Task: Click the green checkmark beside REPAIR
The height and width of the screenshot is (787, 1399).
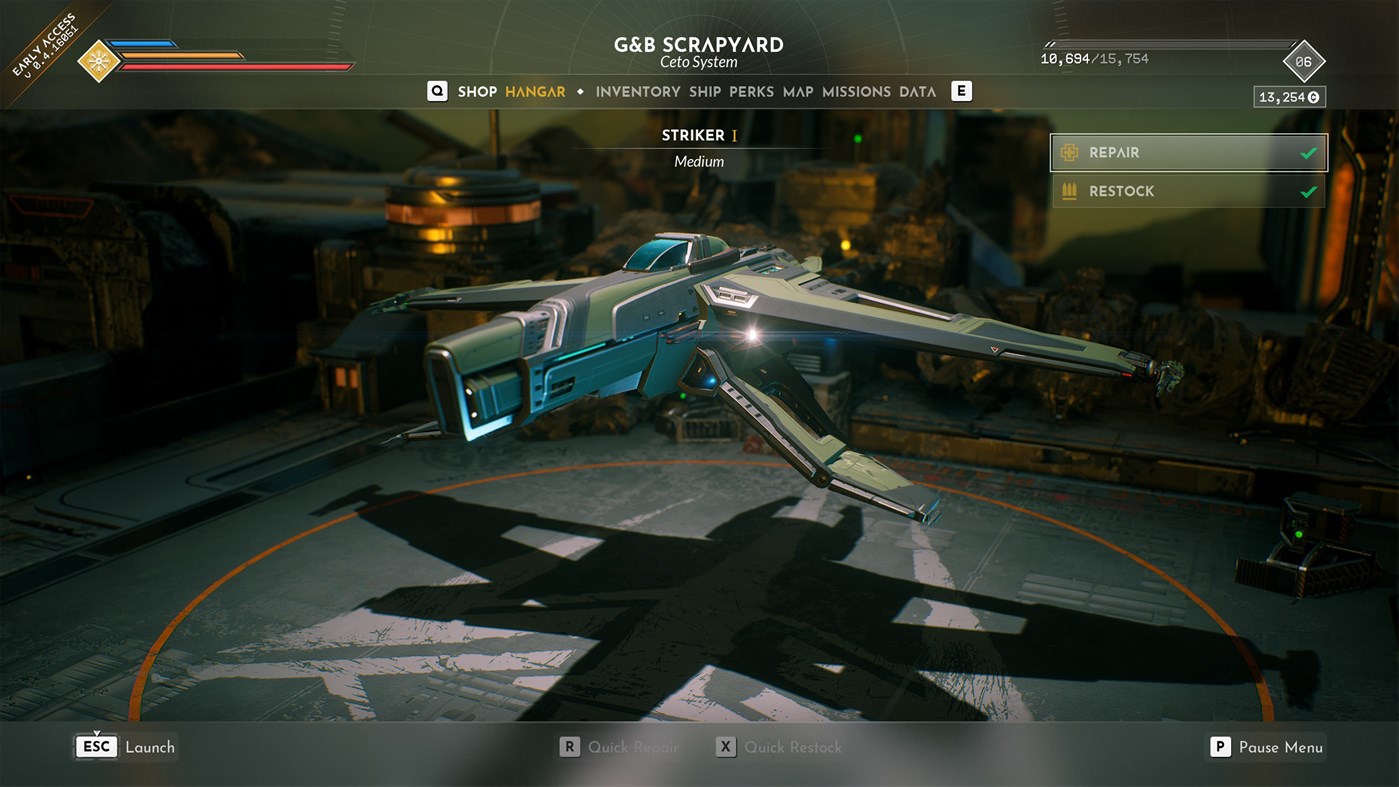Action: point(1308,152)
